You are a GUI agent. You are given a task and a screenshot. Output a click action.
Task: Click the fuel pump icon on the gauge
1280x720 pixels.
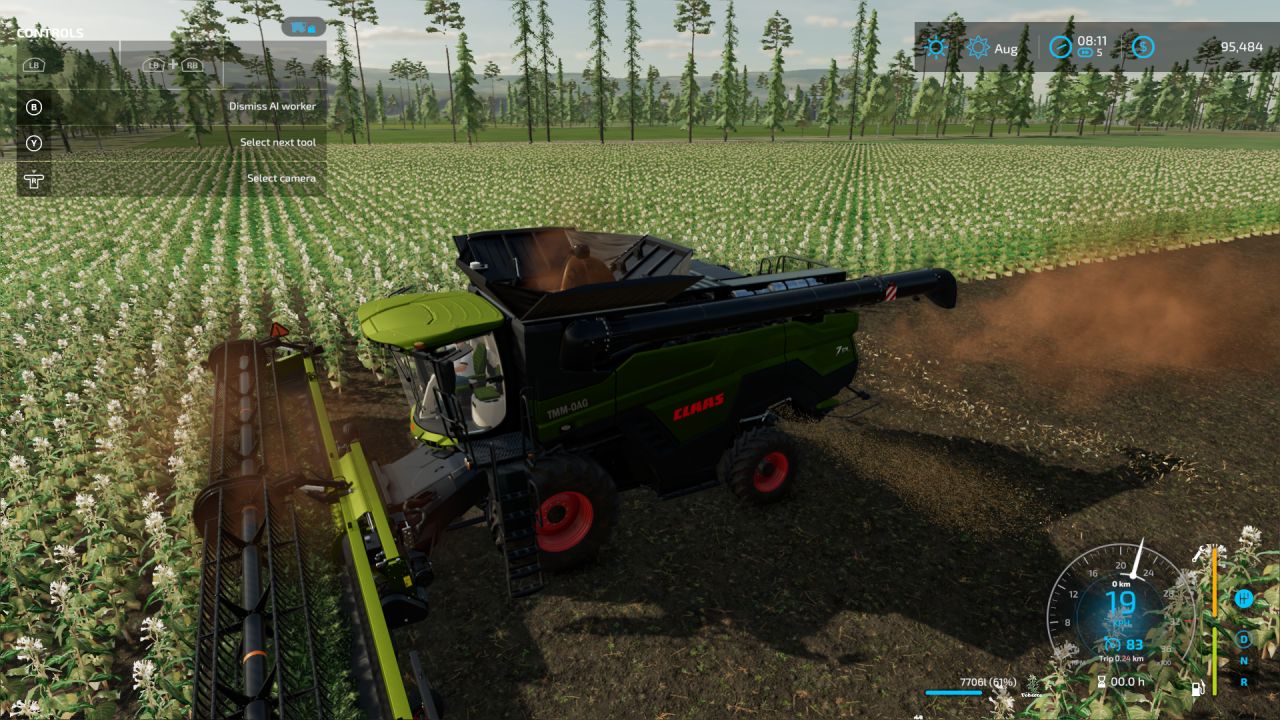[1197, 688]
